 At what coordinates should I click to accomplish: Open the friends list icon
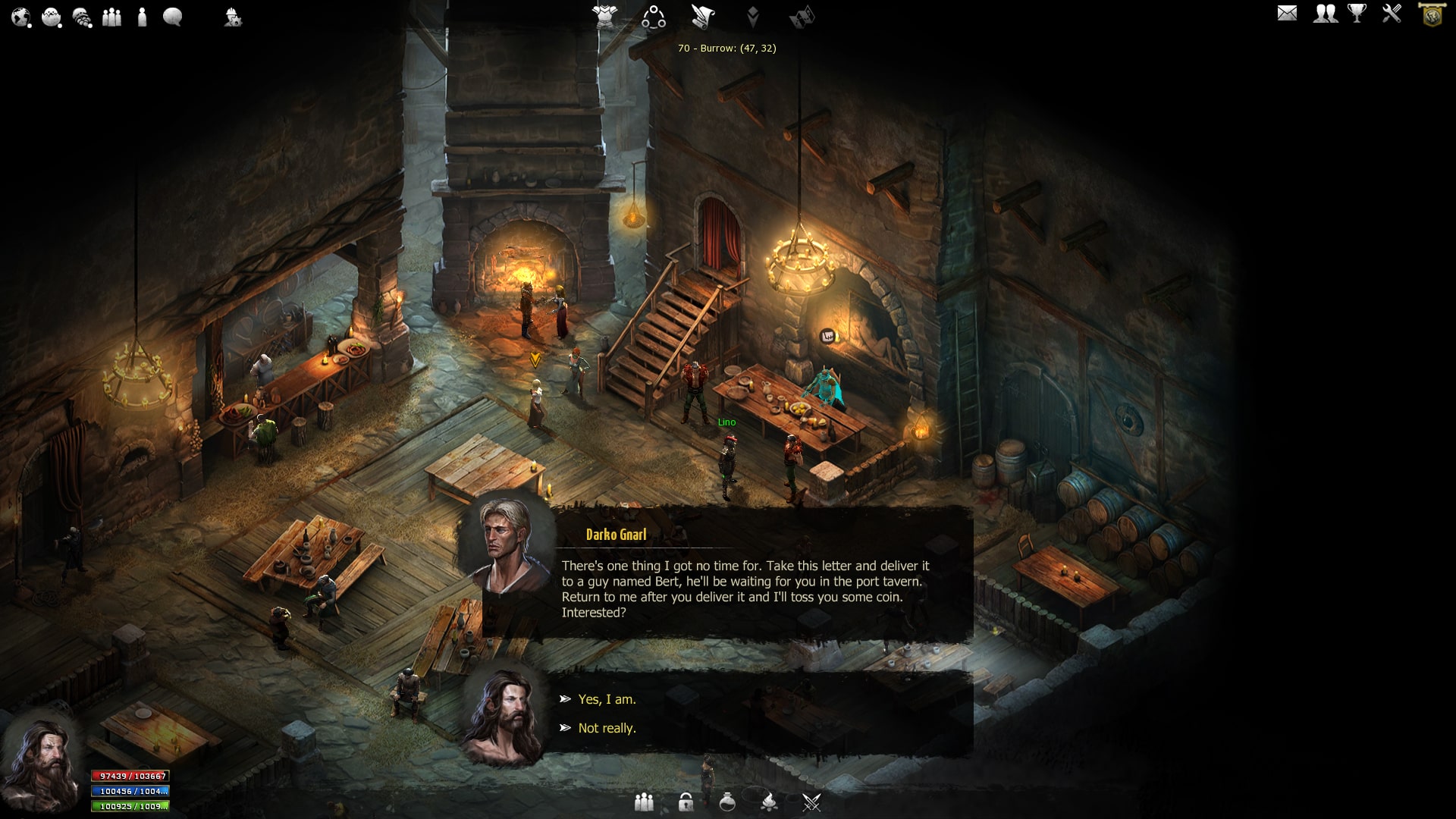[x=1325, y=14]
